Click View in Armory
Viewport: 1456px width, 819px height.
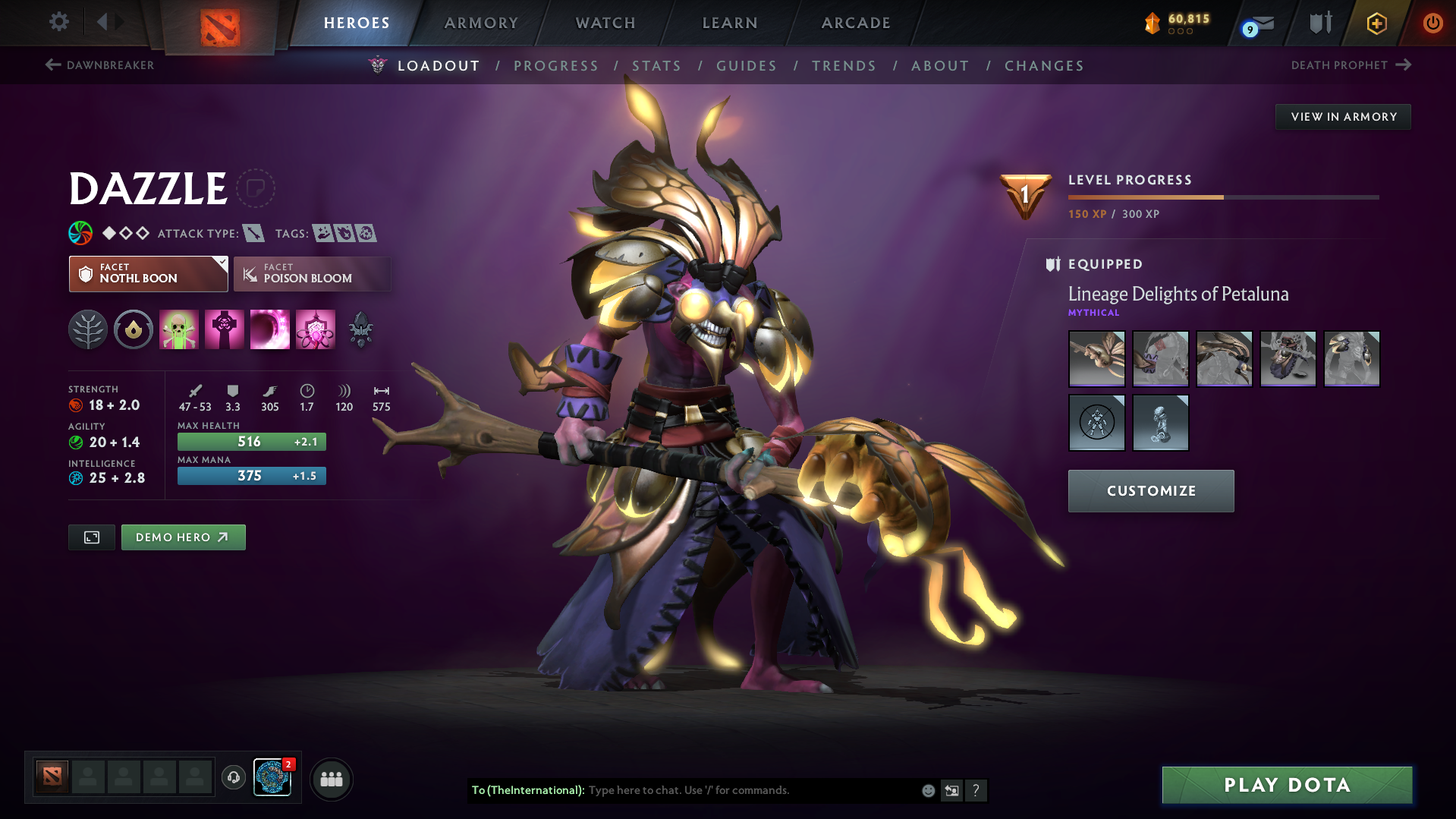tap(1342, 116)
